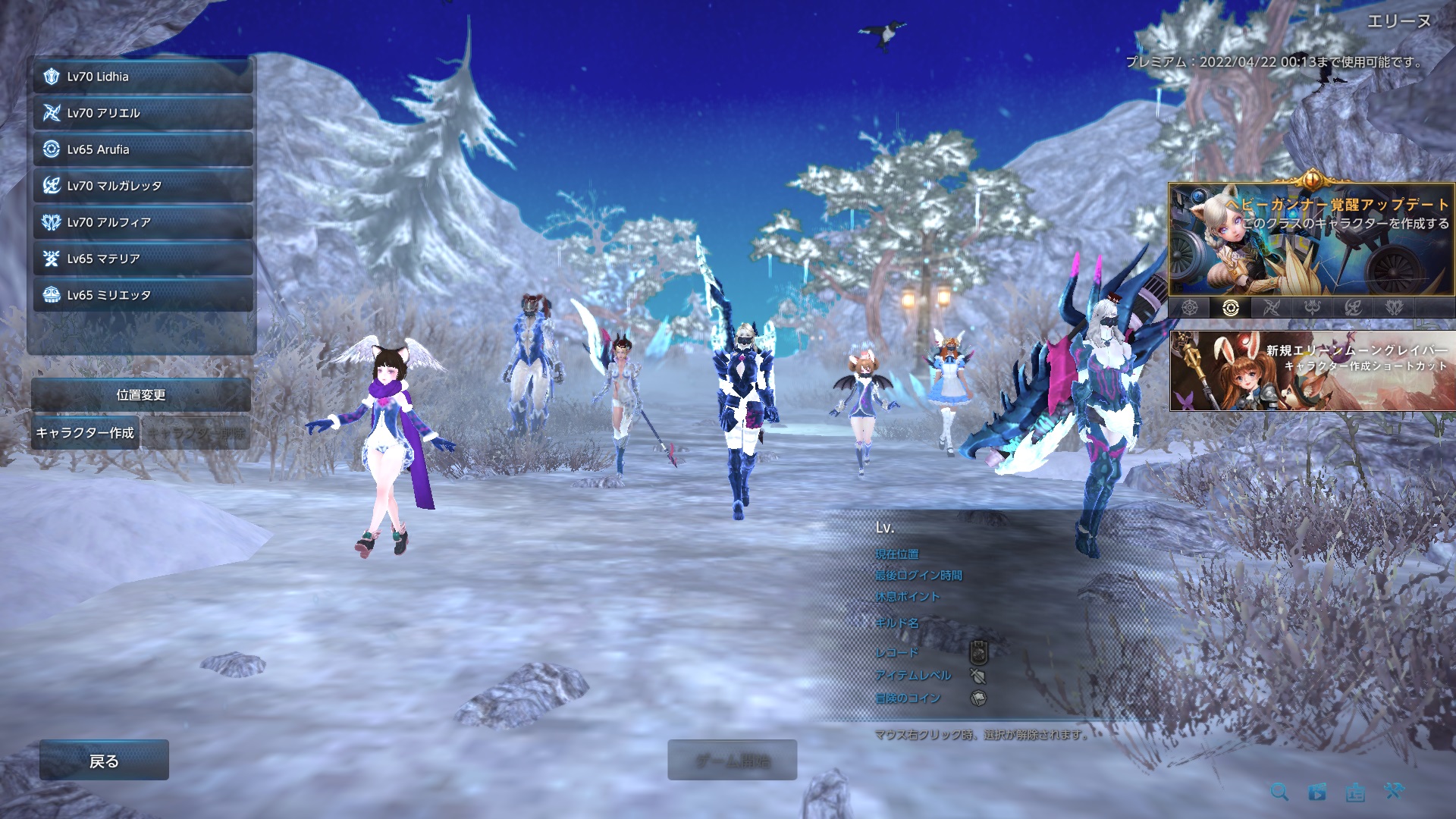
Task: Open search with the magnifier icon bottom right
Action: (1280, 792)
